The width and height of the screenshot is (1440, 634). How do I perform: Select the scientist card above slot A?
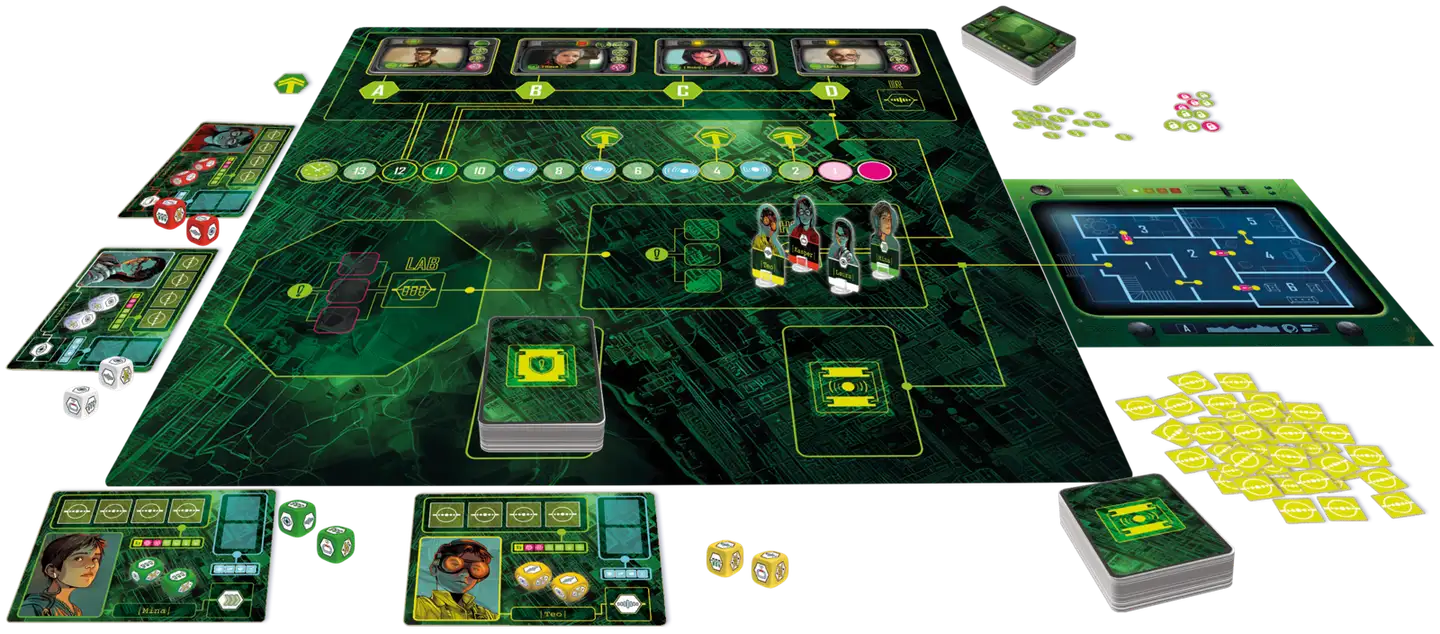[416, 54]
